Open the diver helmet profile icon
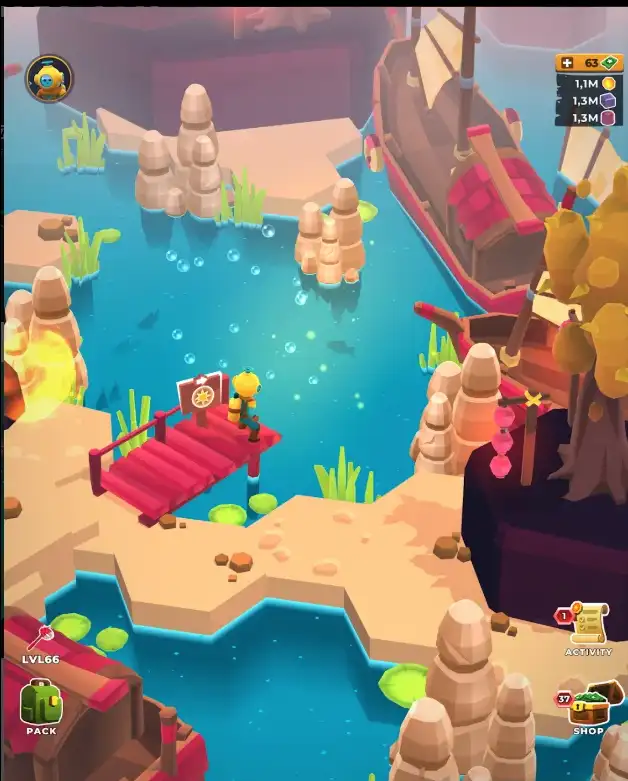Image resolution: width=628 pixels, height=781 pixels. (47, 79)
